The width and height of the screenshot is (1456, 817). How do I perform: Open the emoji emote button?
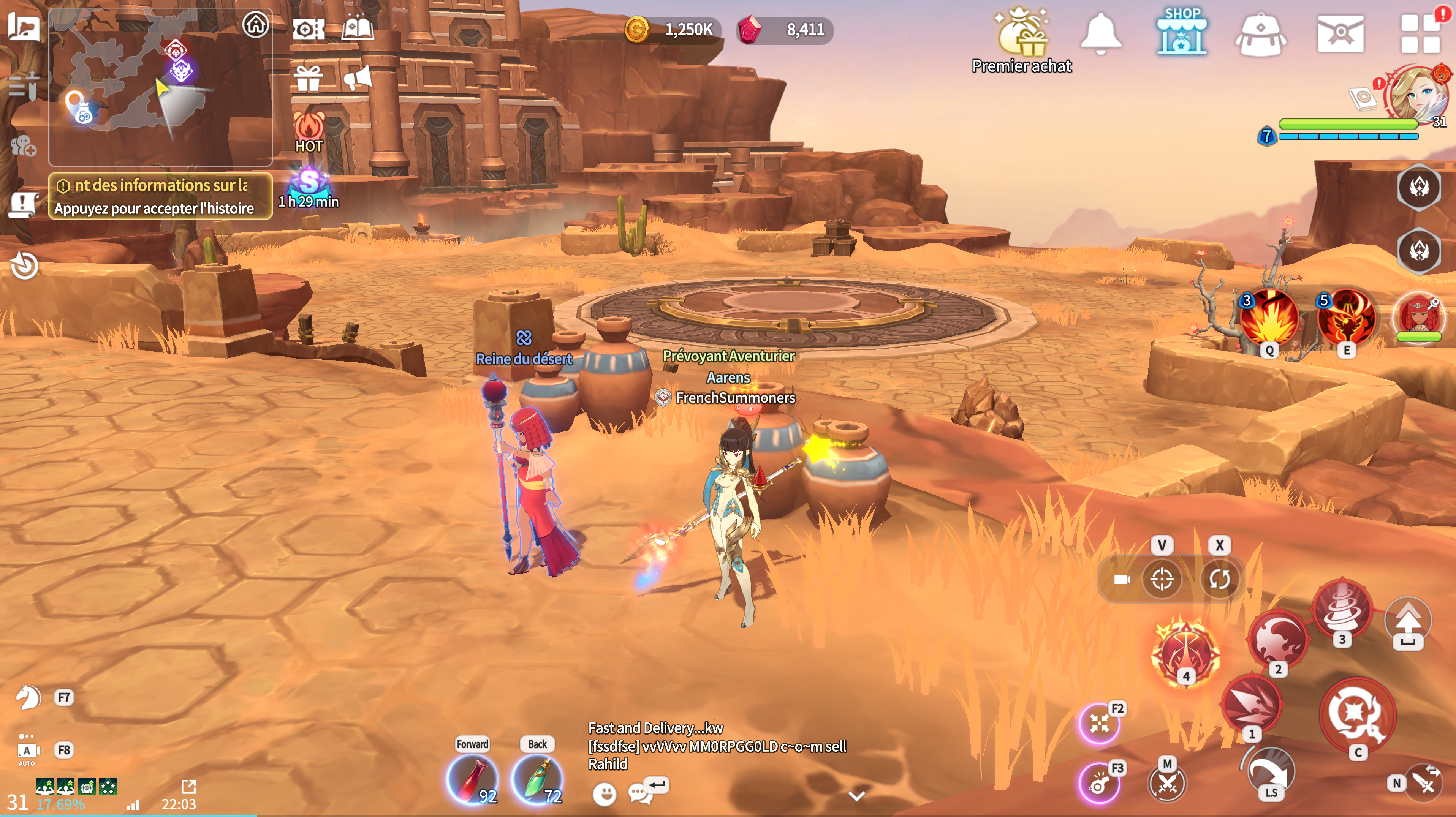[x=604, y=794]
